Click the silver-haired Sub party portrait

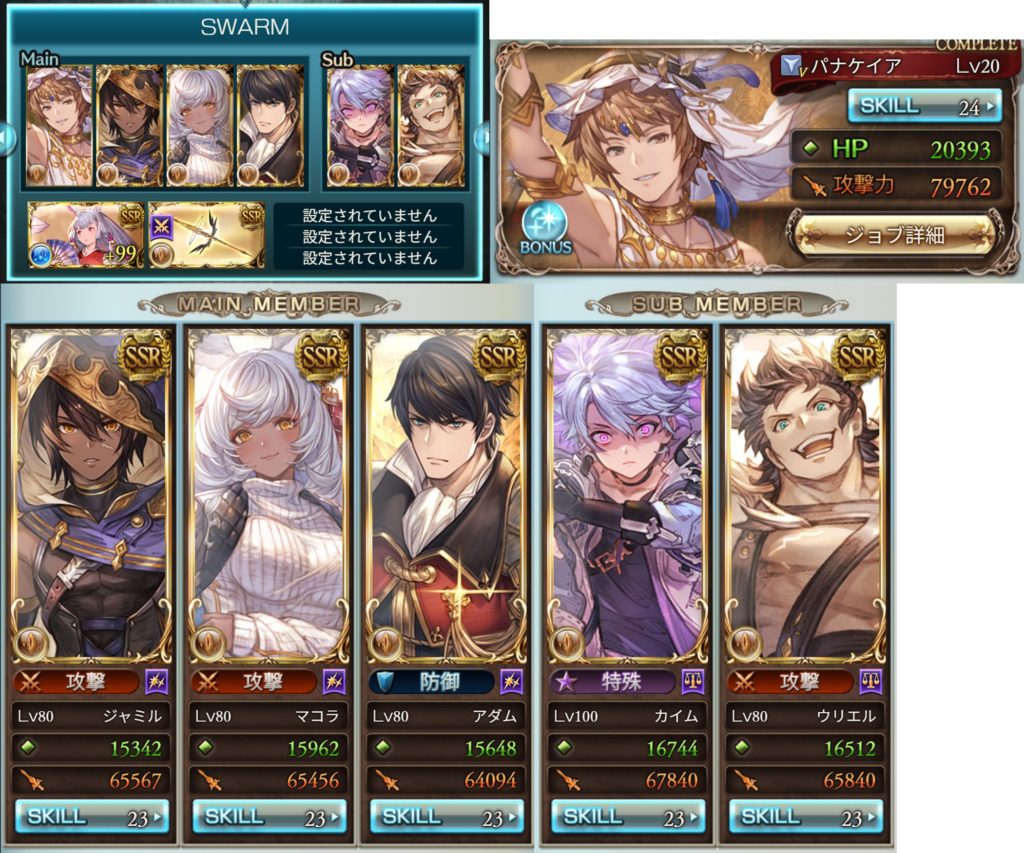click(358, 127)
